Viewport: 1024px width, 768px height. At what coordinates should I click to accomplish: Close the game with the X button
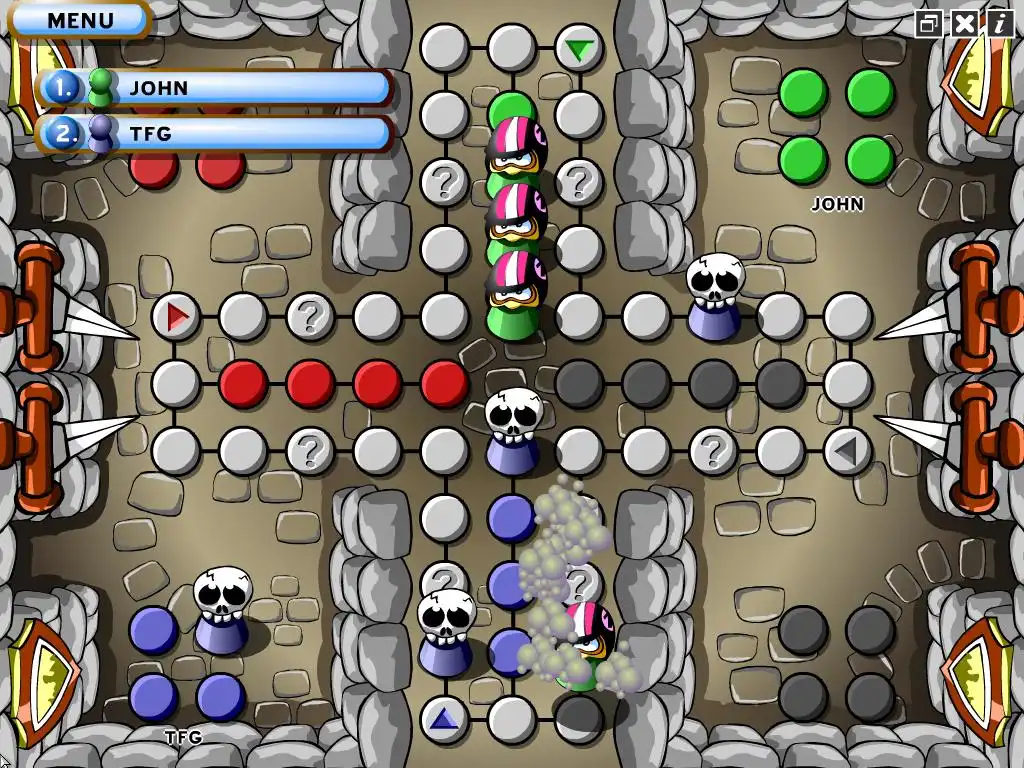[x=964, y=24]
